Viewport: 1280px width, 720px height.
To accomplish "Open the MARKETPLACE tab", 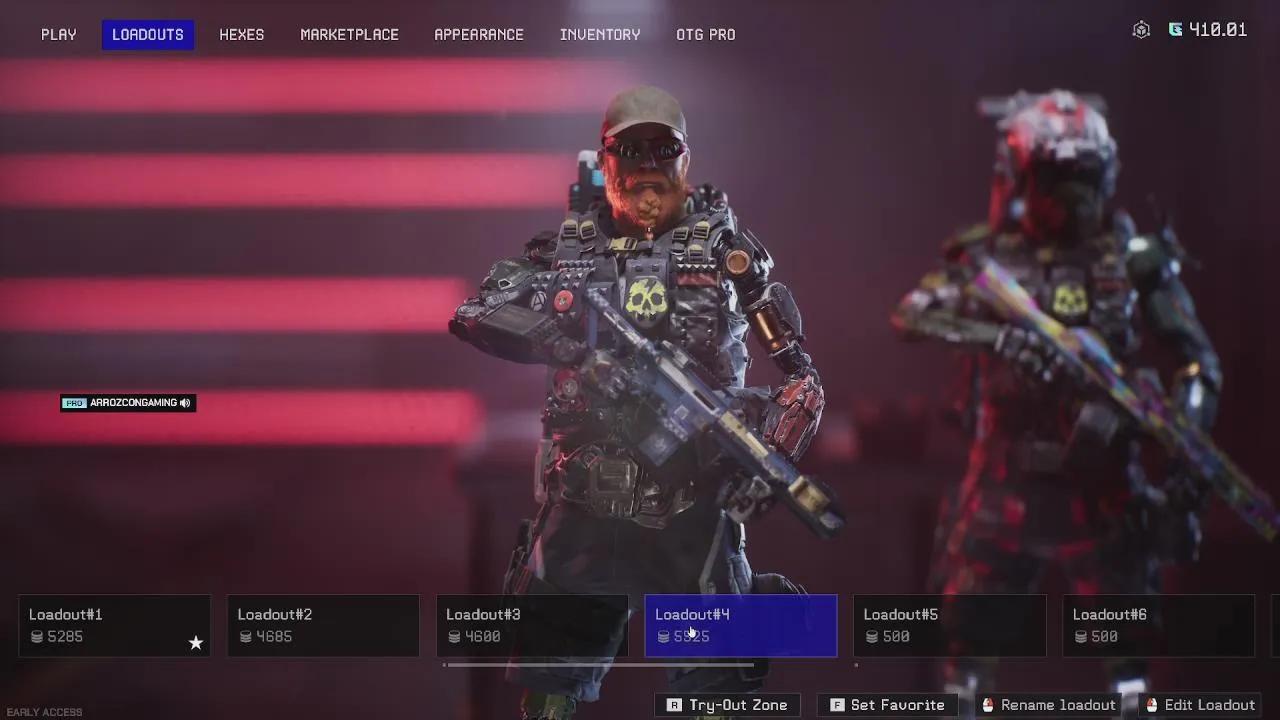I will [349, 34].
